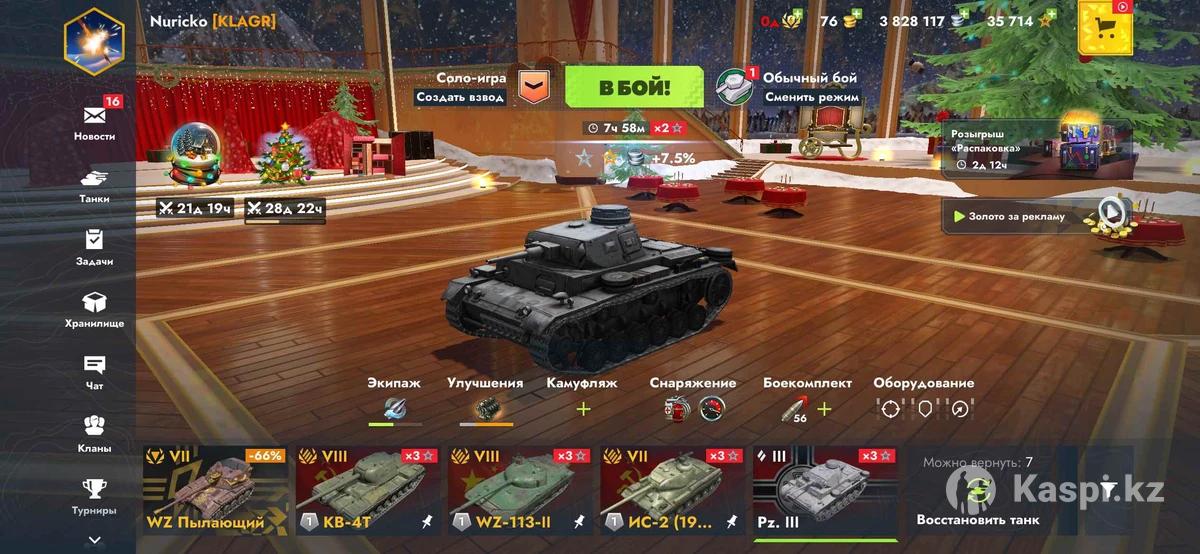
Task: Open the Новости news menu
Action: click(x=94, y=121)
